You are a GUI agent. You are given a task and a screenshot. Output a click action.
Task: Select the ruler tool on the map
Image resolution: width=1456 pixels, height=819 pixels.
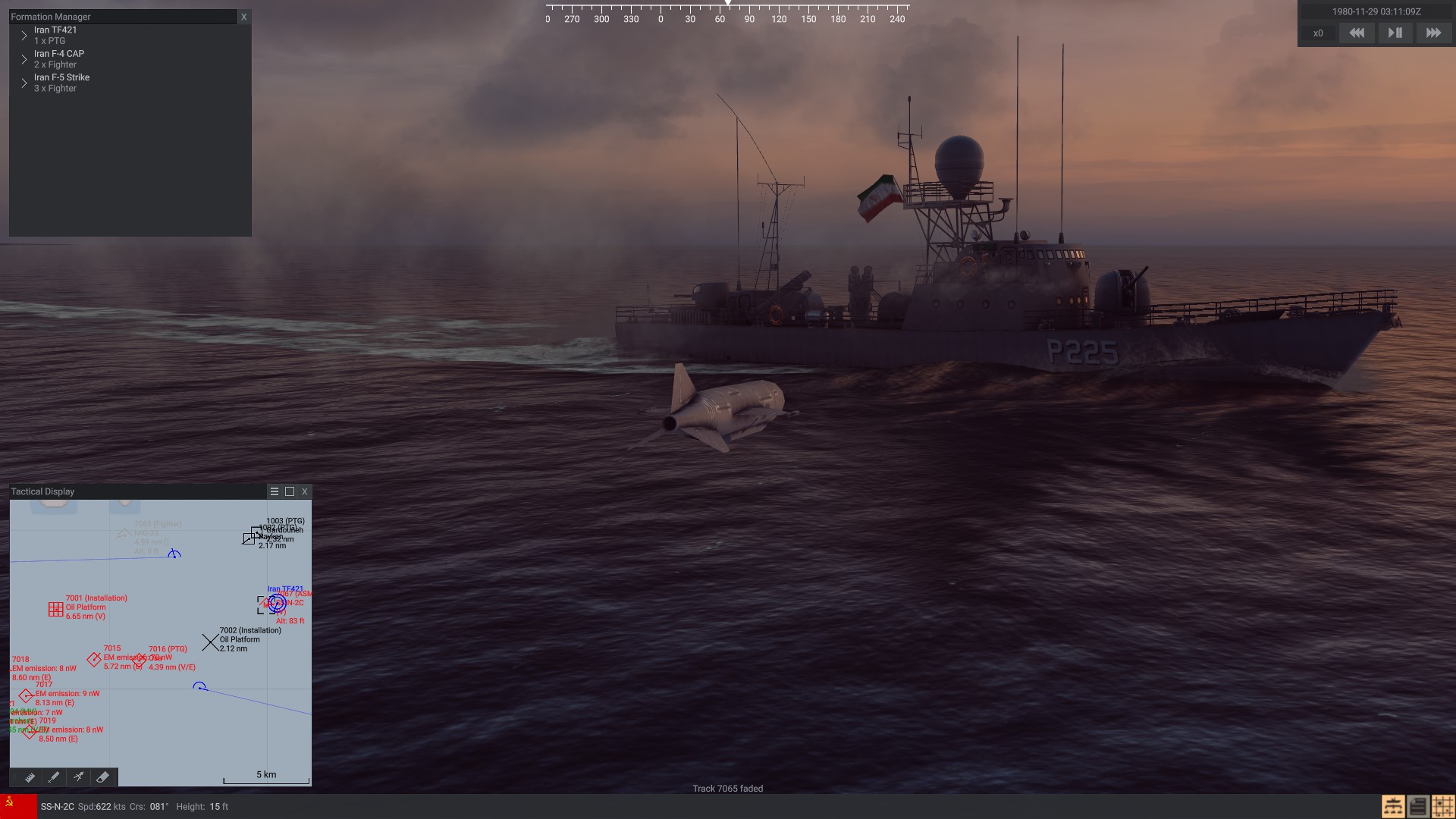tap(30, 777)
